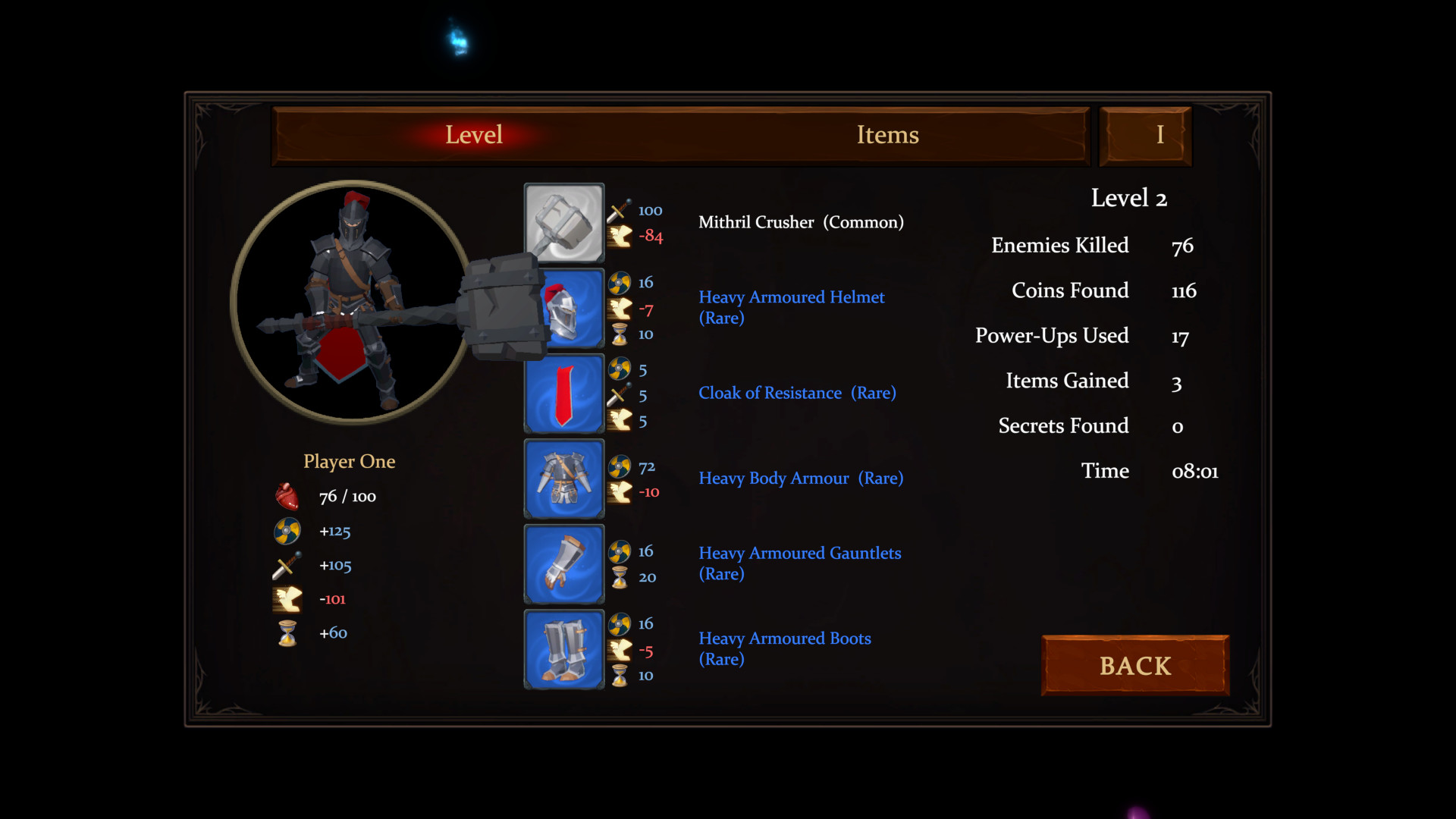
Task: Click the I player selector button
Action: (x=1145, y=136)
